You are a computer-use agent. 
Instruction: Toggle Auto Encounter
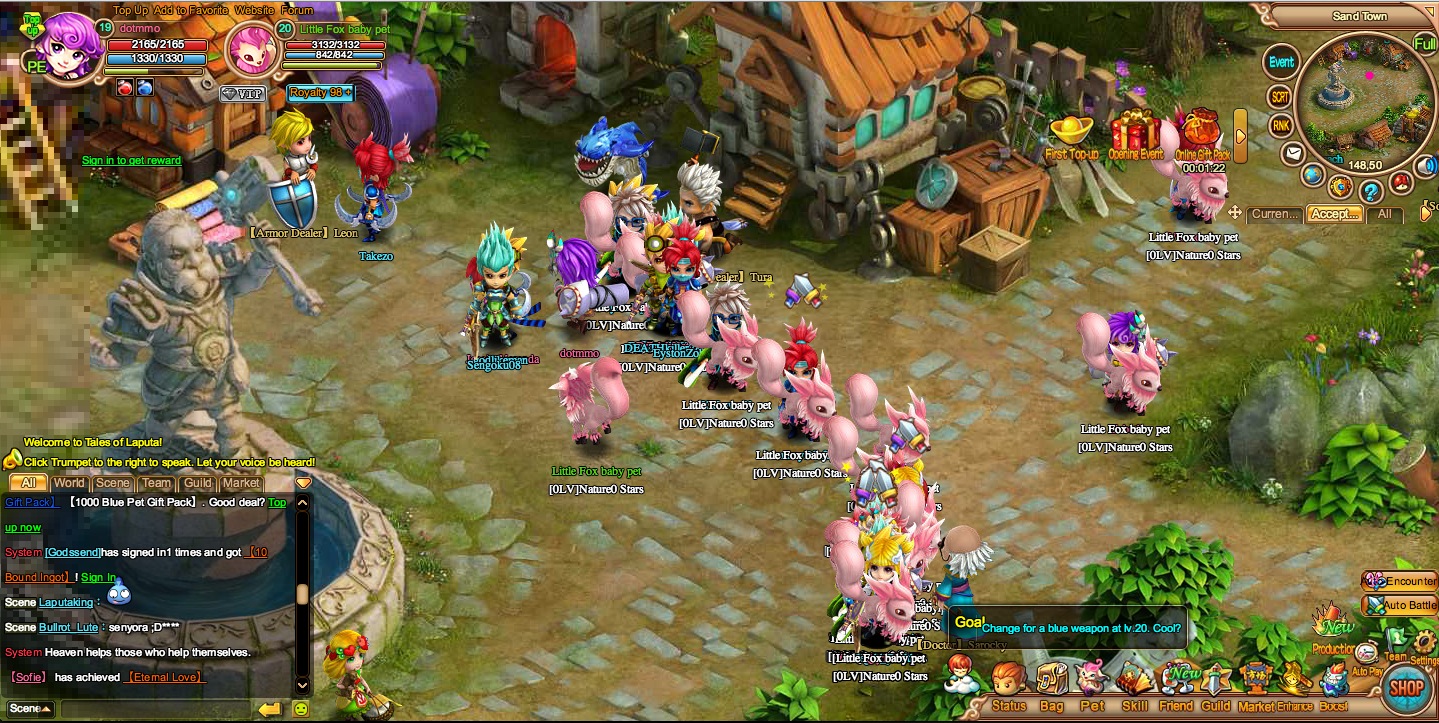1400,581
